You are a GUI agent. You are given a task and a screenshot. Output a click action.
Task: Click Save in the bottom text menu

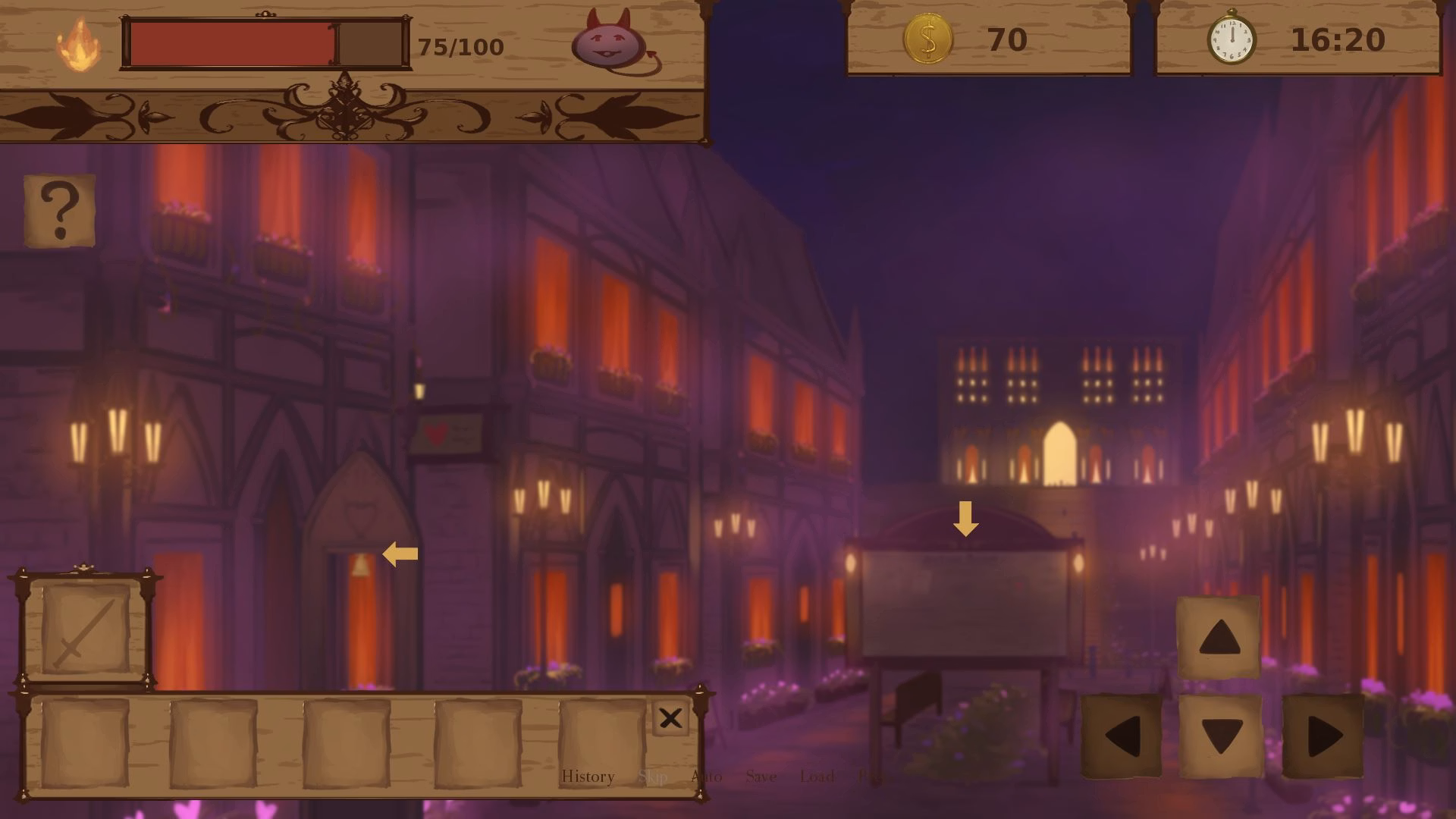click(x=761, y=777)
